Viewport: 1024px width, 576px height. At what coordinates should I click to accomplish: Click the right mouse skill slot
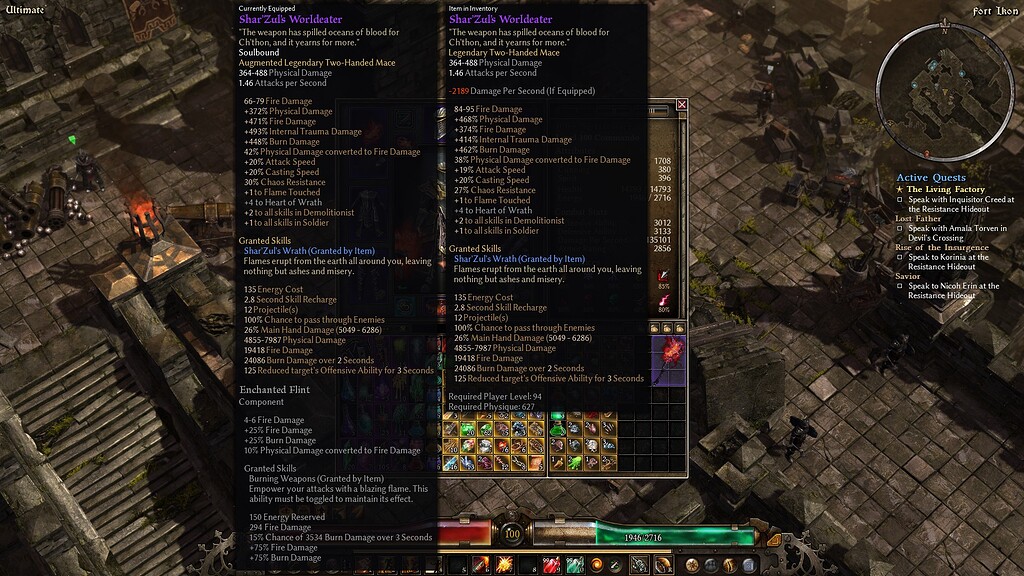pos(662,565)
